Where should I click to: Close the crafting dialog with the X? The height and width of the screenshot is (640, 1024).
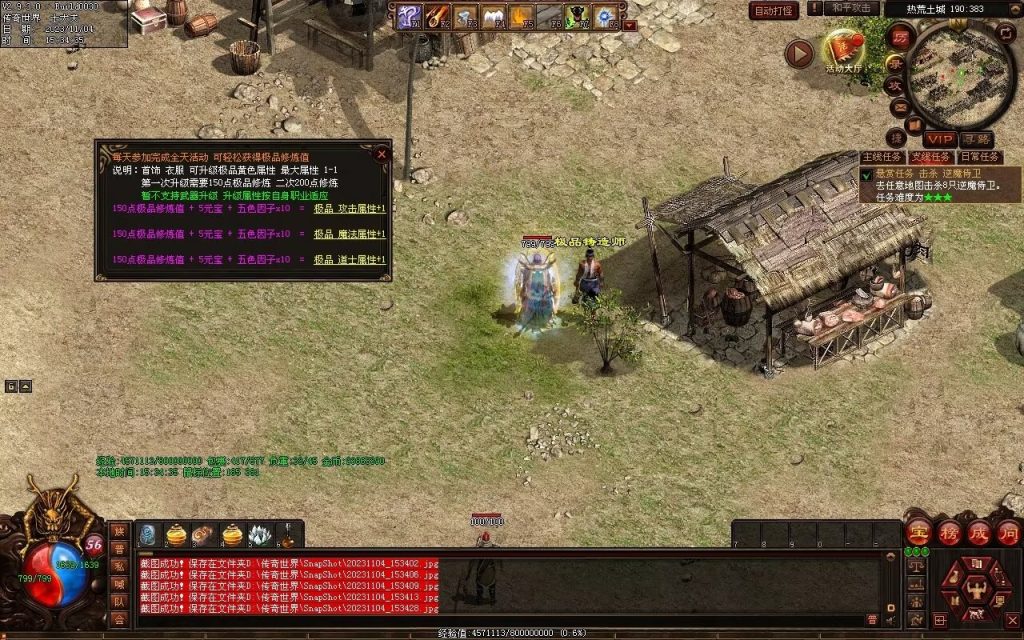pyautogui.click(x=381, y=155)
